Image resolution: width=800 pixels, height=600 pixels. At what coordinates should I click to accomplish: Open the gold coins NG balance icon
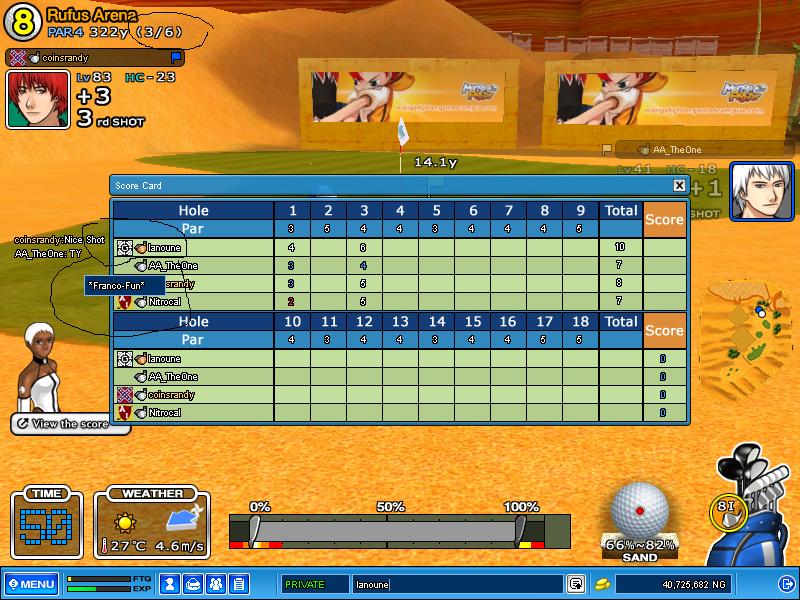tap(602, 584)
